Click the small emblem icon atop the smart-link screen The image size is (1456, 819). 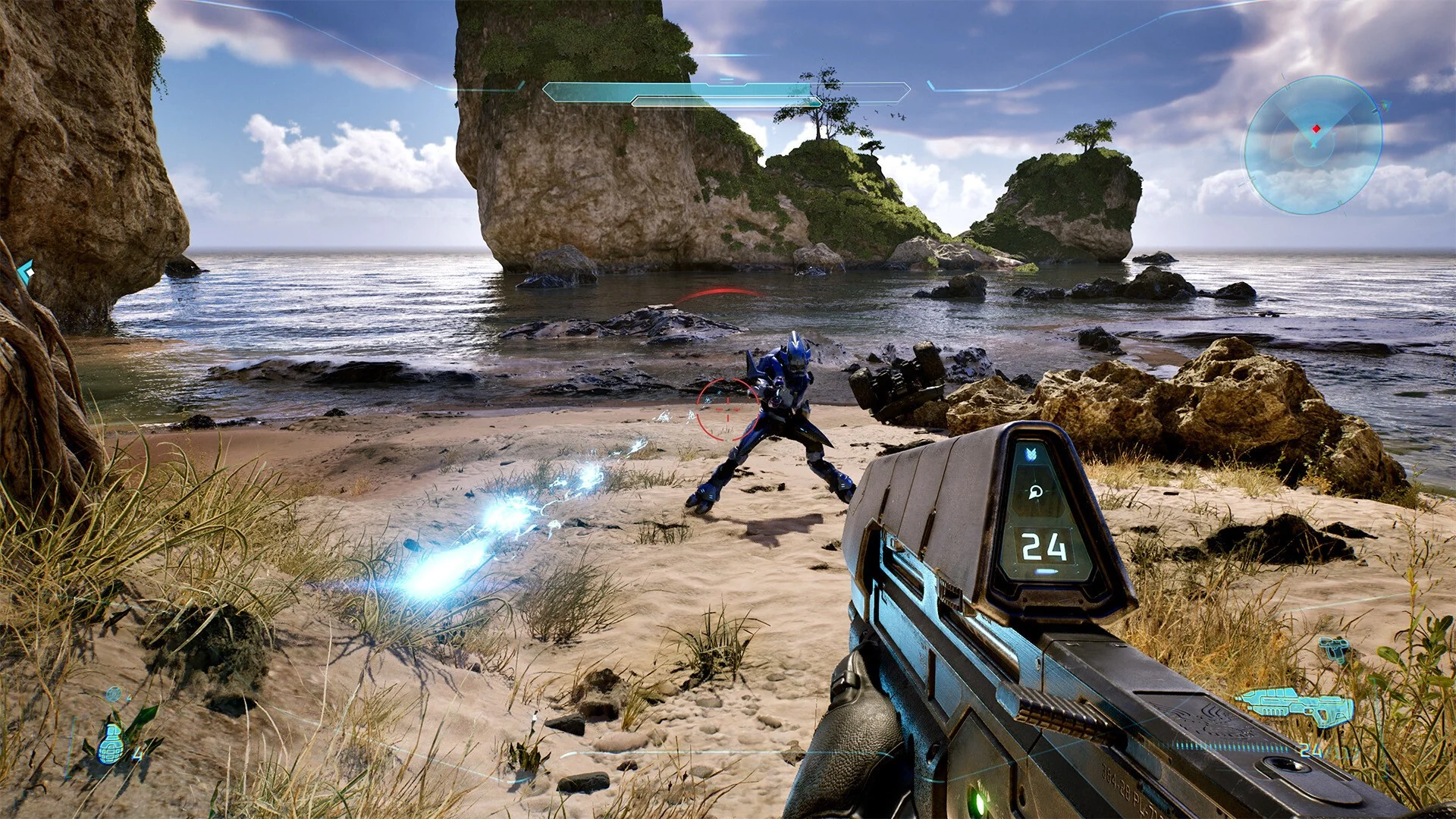[x=1031, y=453]
